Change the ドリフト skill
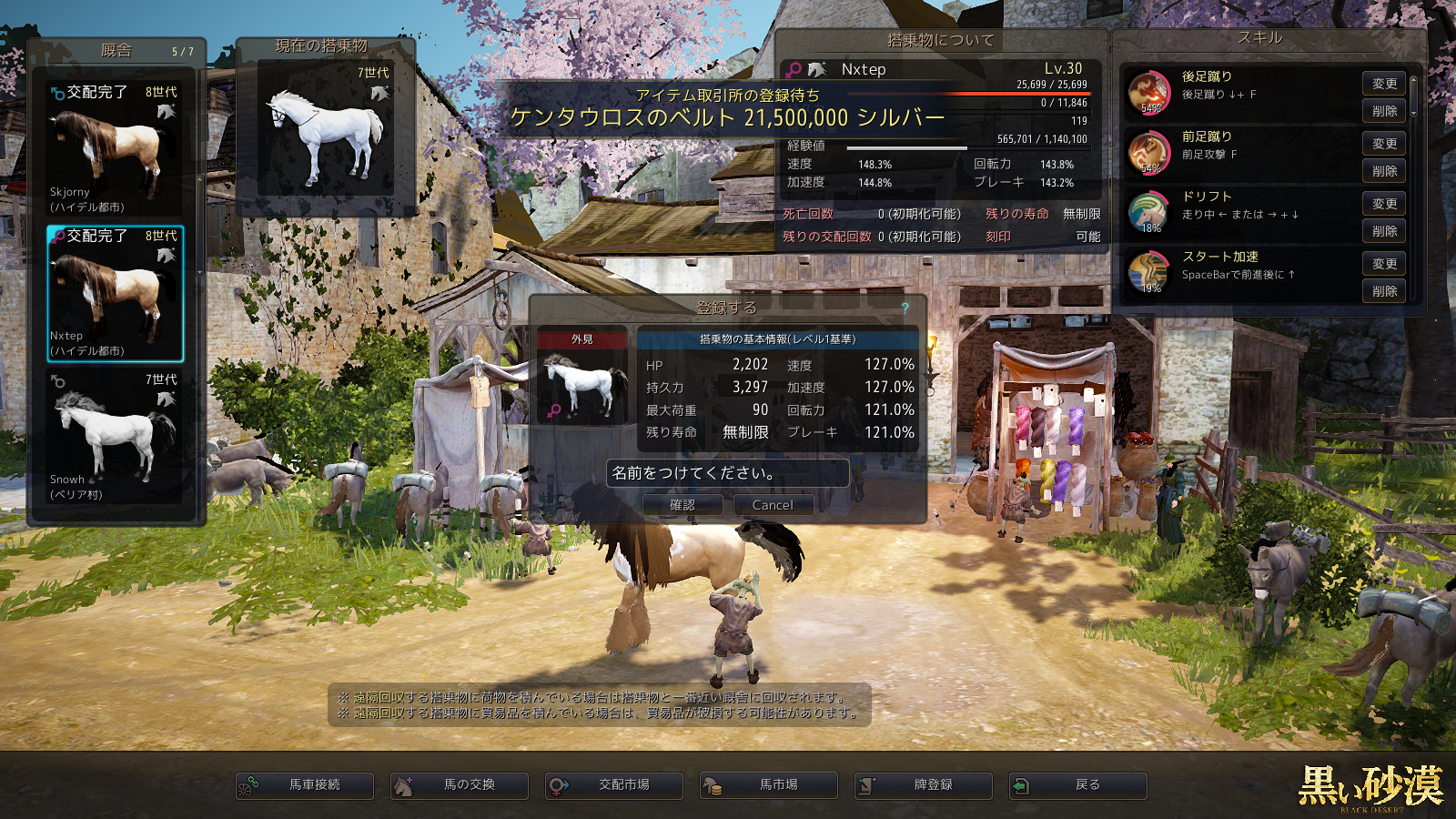Viewport: 1456px width, 819px height. [1384, 204]
